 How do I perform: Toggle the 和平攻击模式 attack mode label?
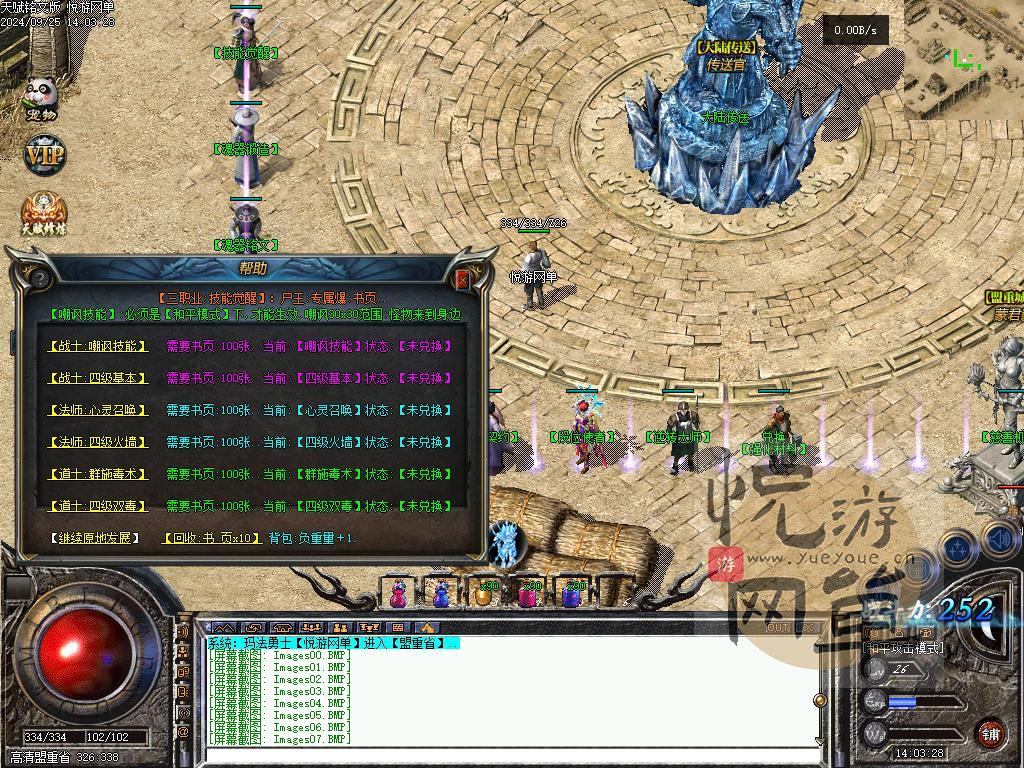pyautogui.click(x=903, y=648)
